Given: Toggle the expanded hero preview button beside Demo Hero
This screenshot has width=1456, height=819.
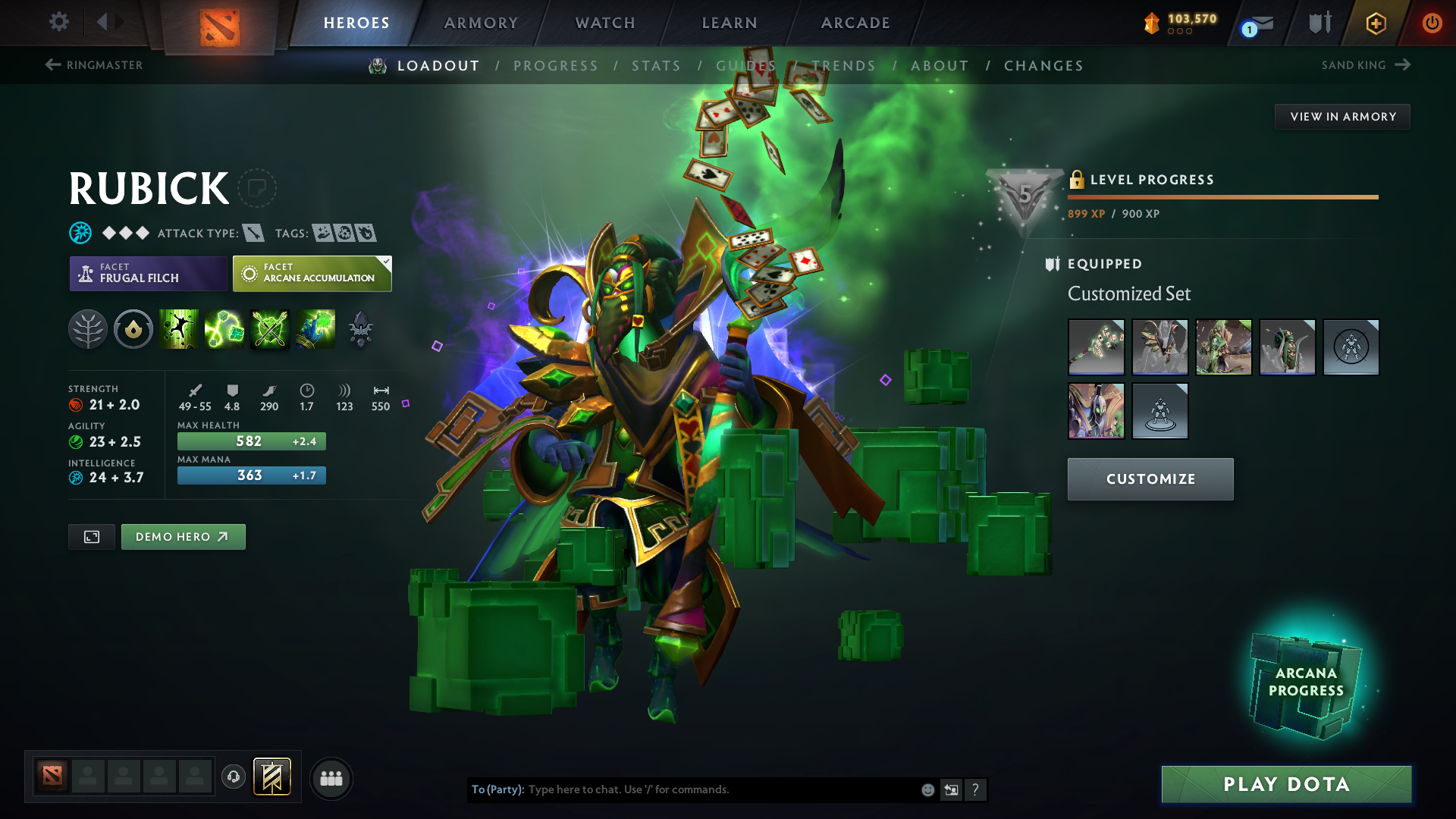Looking at the screenshot, I should [x=91, y=536].
